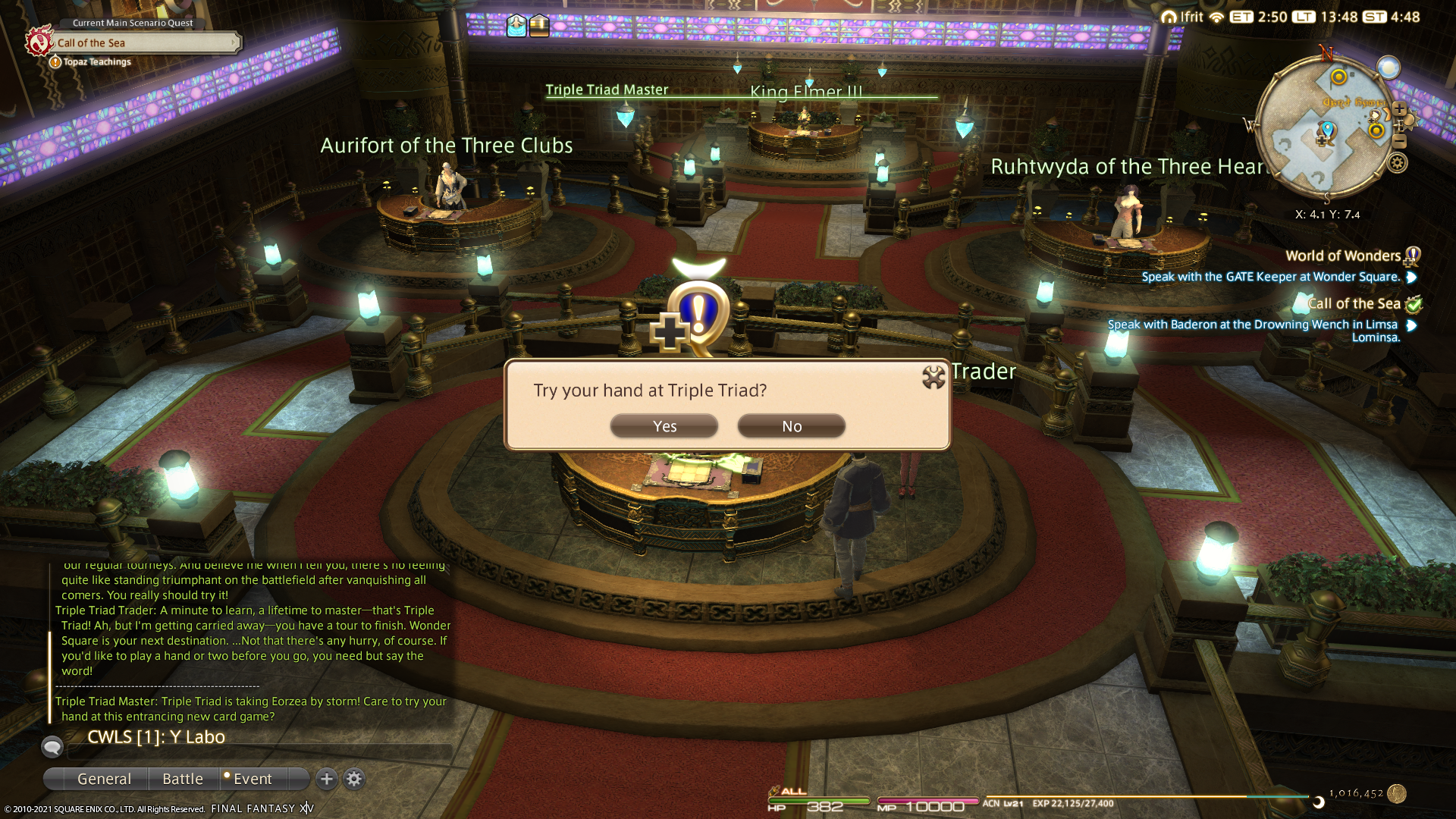
Task: Switch to the Battle chat tab
Action: tap(183, 779)
